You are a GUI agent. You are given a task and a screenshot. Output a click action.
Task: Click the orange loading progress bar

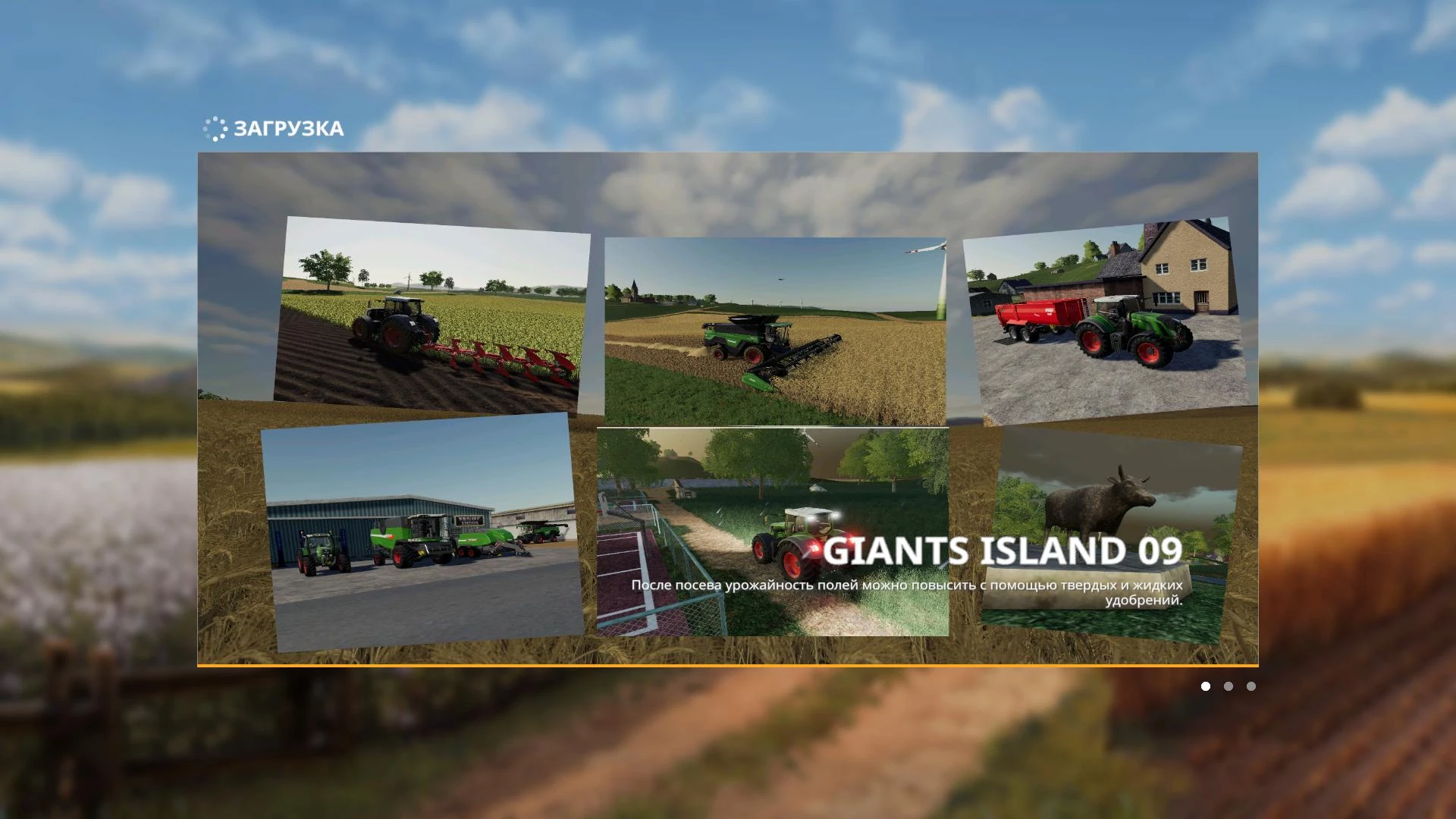728,664
